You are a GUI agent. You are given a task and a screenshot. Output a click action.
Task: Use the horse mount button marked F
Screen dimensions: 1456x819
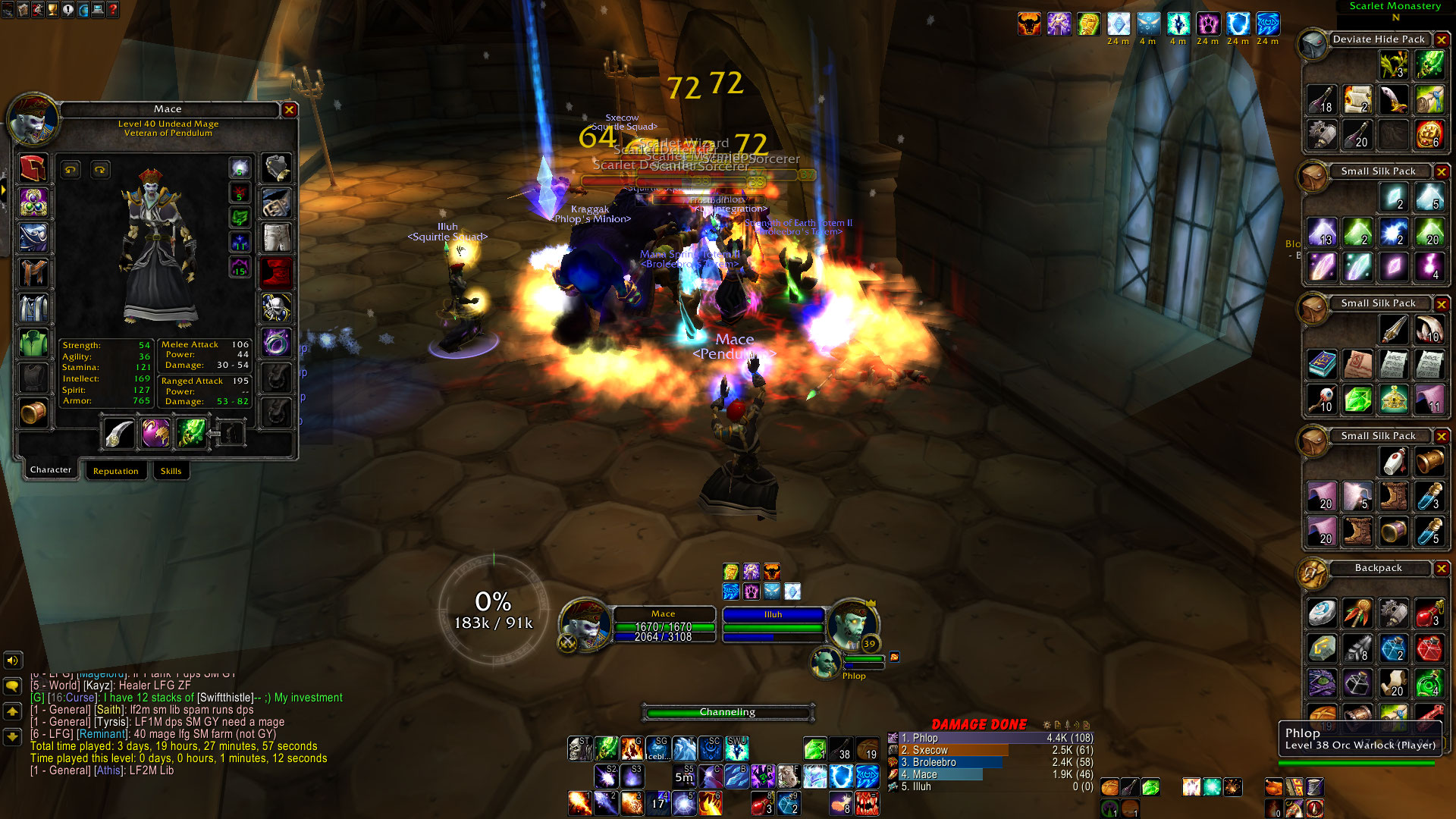point(789,776)
